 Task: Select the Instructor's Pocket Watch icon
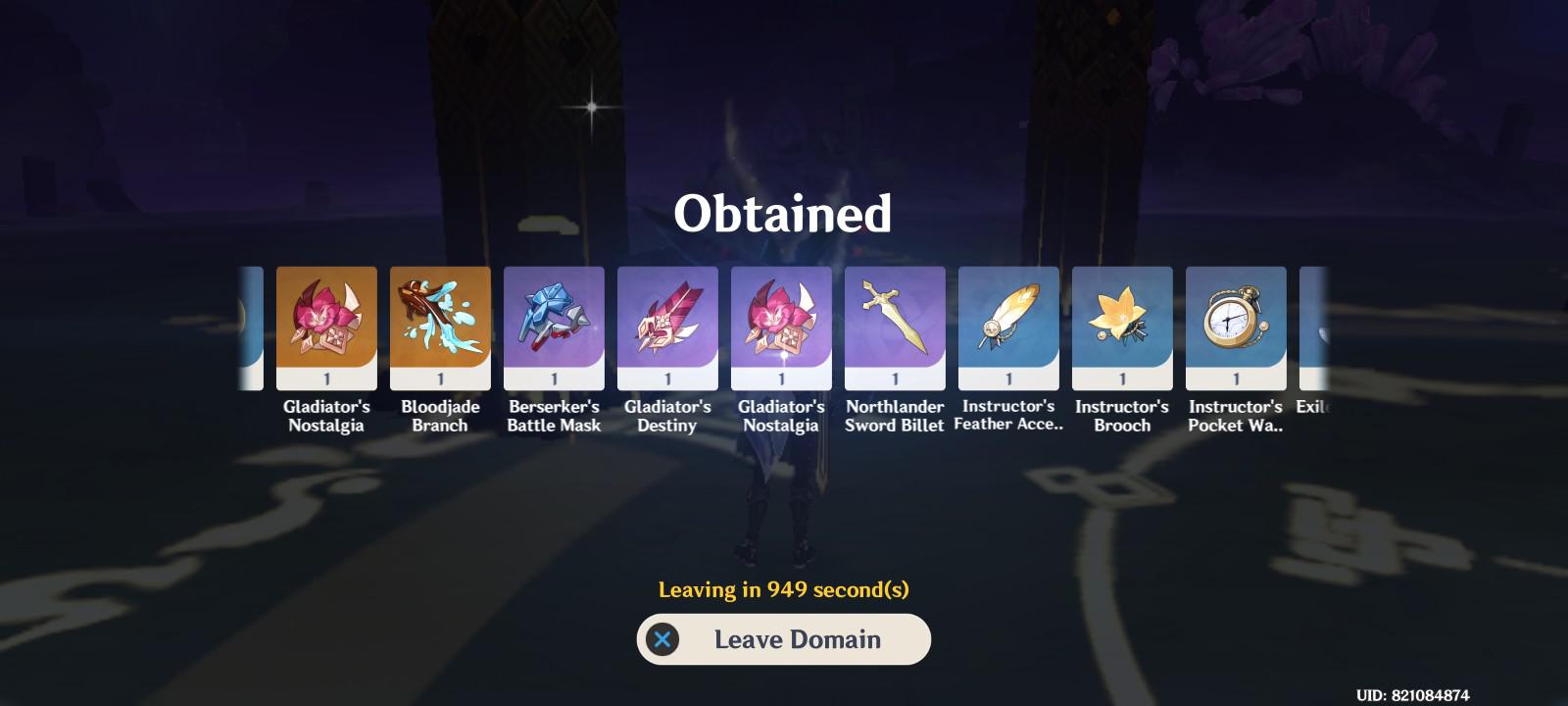pos(1235,324)
